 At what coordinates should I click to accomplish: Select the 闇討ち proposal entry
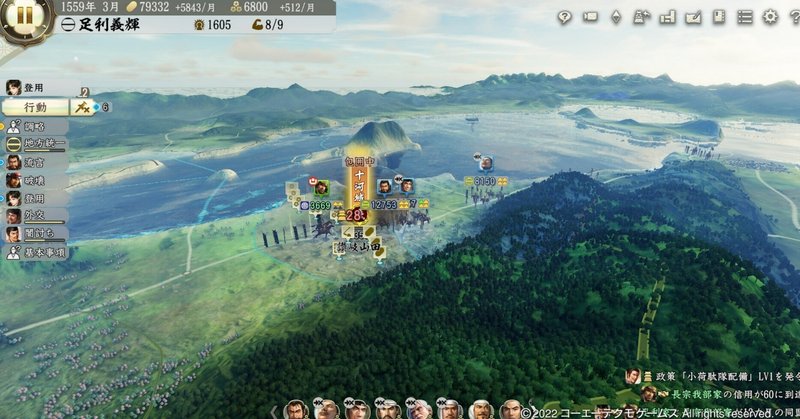pos(36,235)
